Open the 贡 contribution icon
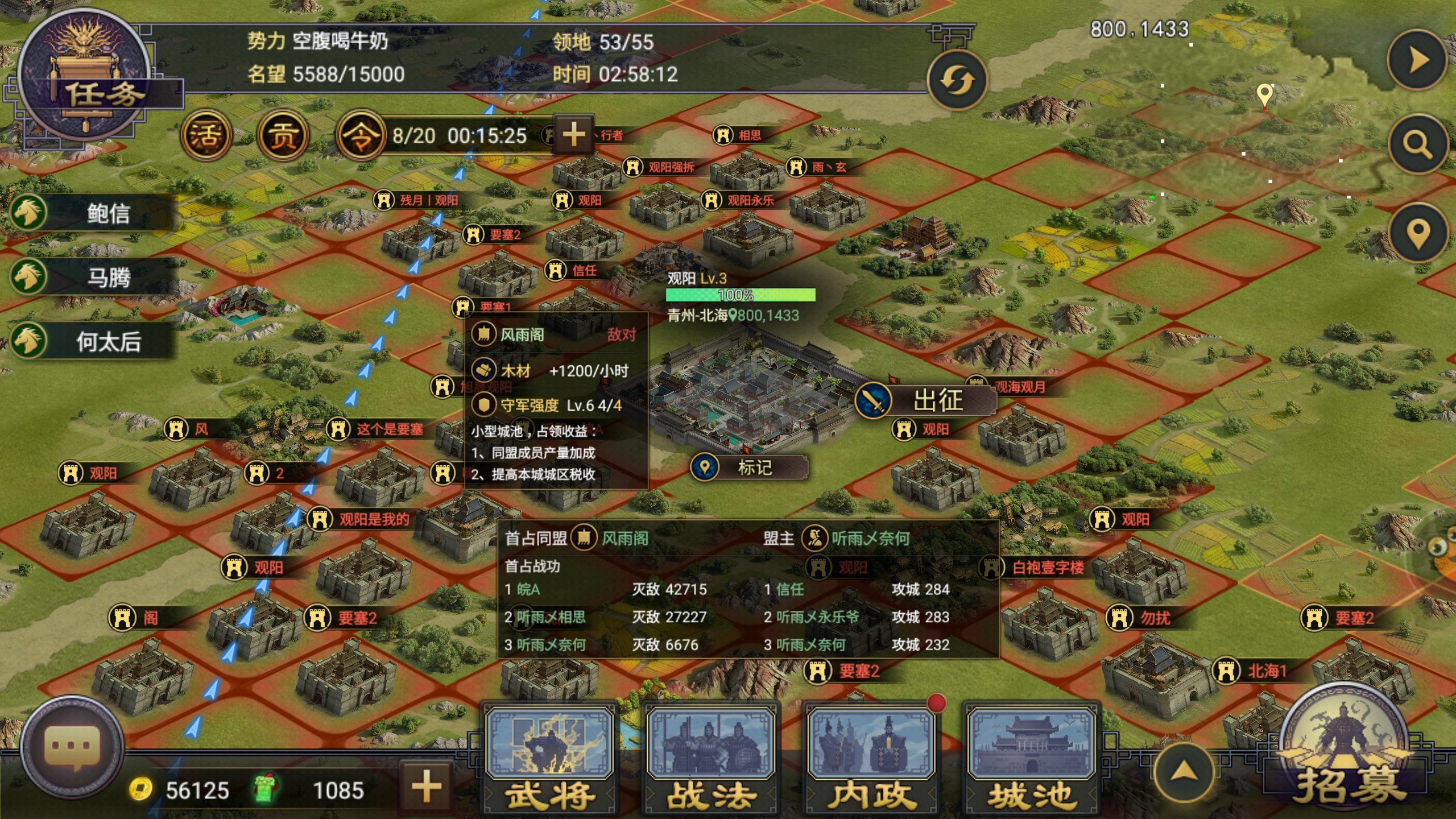Image resolution: width=1456 pixels, height=819 pixels. [283, 135]
